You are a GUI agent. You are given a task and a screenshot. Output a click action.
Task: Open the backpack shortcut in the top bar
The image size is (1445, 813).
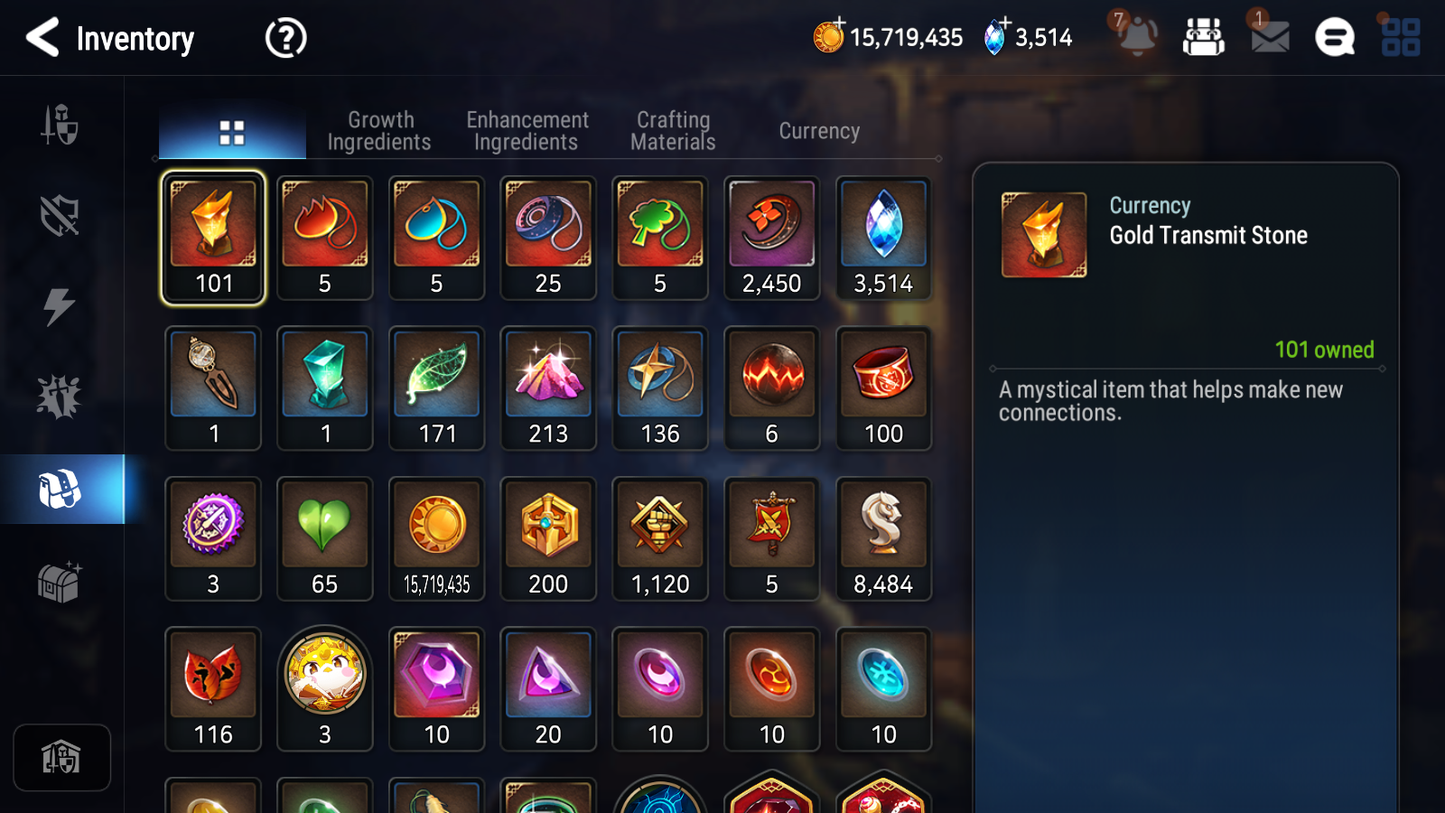point(1203,36)
